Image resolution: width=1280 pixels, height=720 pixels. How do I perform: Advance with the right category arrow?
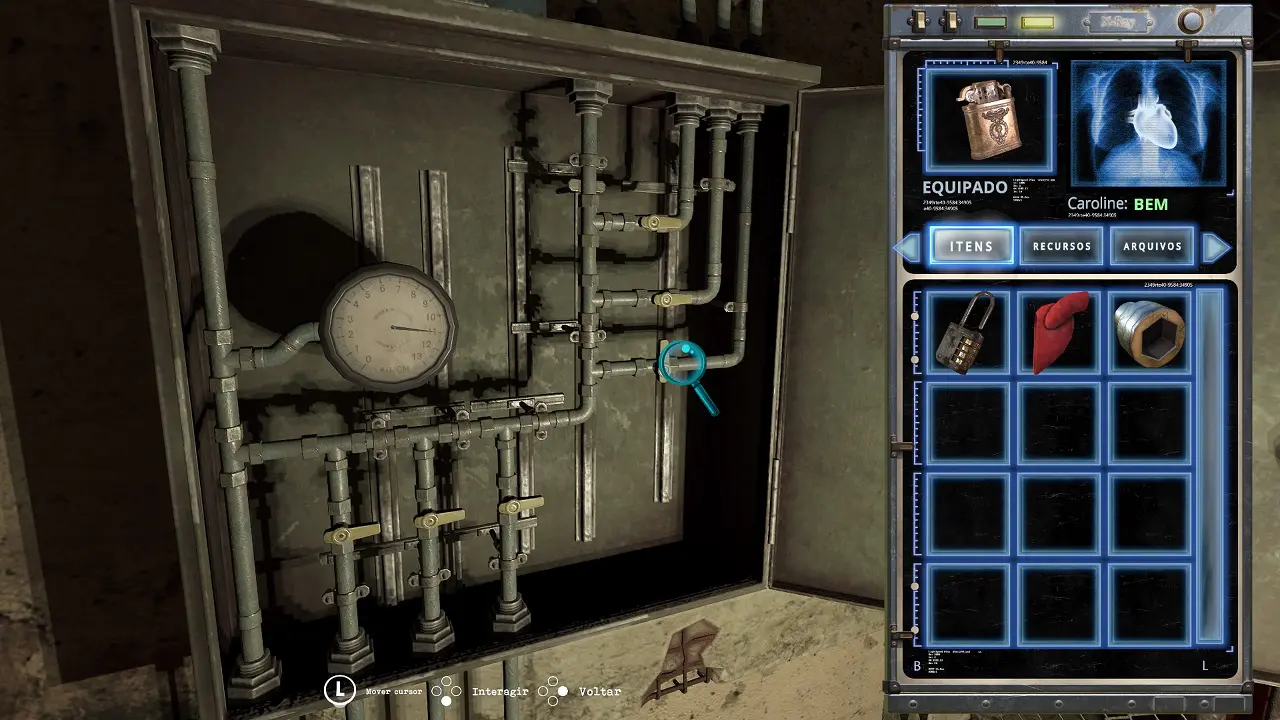click(1216, 247)
